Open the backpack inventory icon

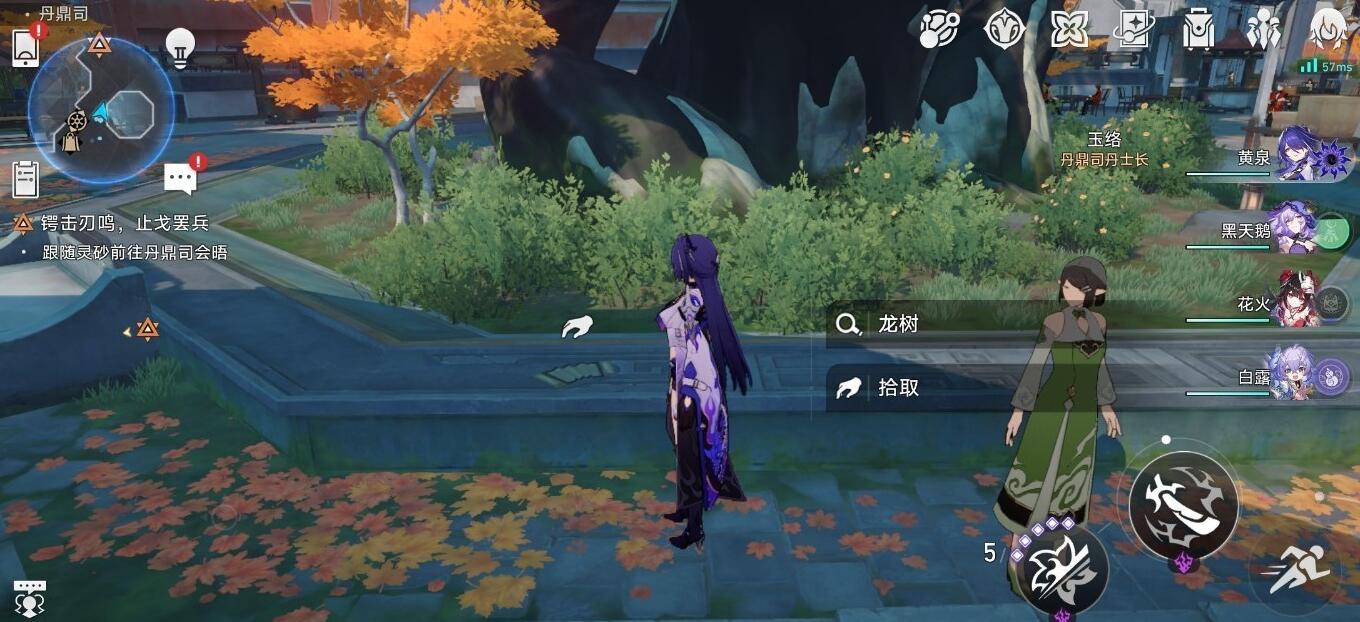point(1197,29)
